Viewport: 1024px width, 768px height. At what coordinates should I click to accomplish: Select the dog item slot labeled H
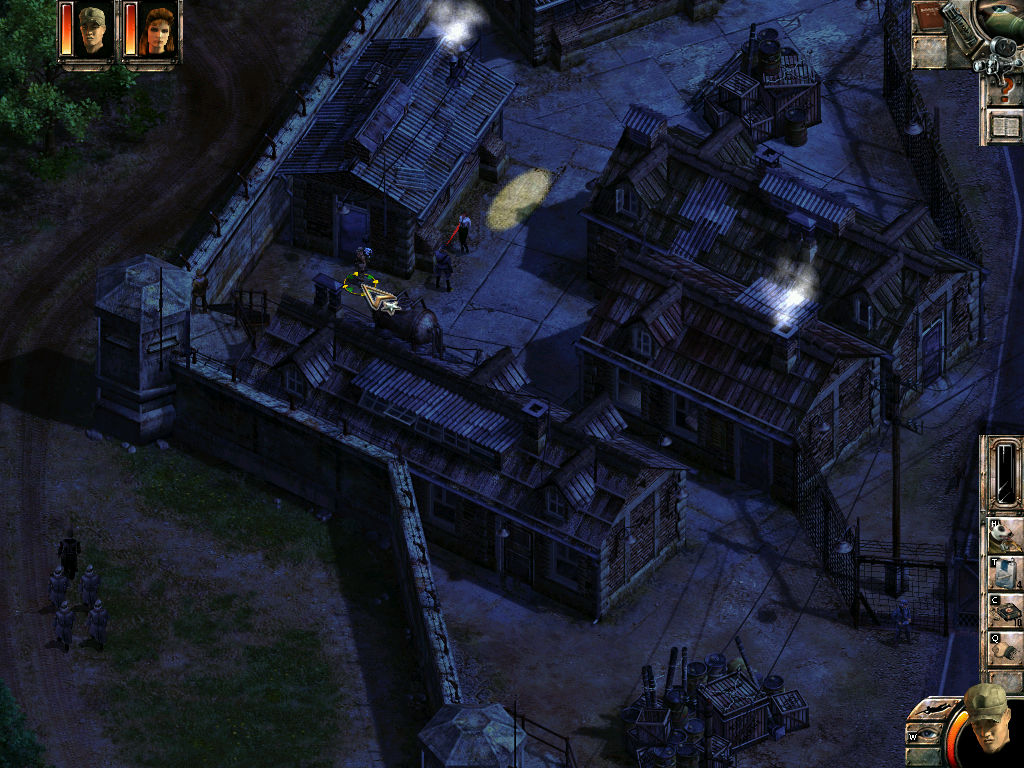coord(1004,536)
